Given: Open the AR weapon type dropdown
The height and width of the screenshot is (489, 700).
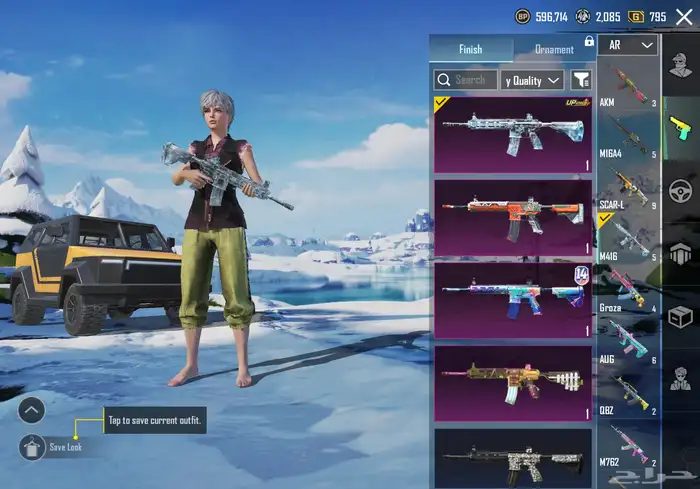Looking at the screenshot, I should (632, 45).
